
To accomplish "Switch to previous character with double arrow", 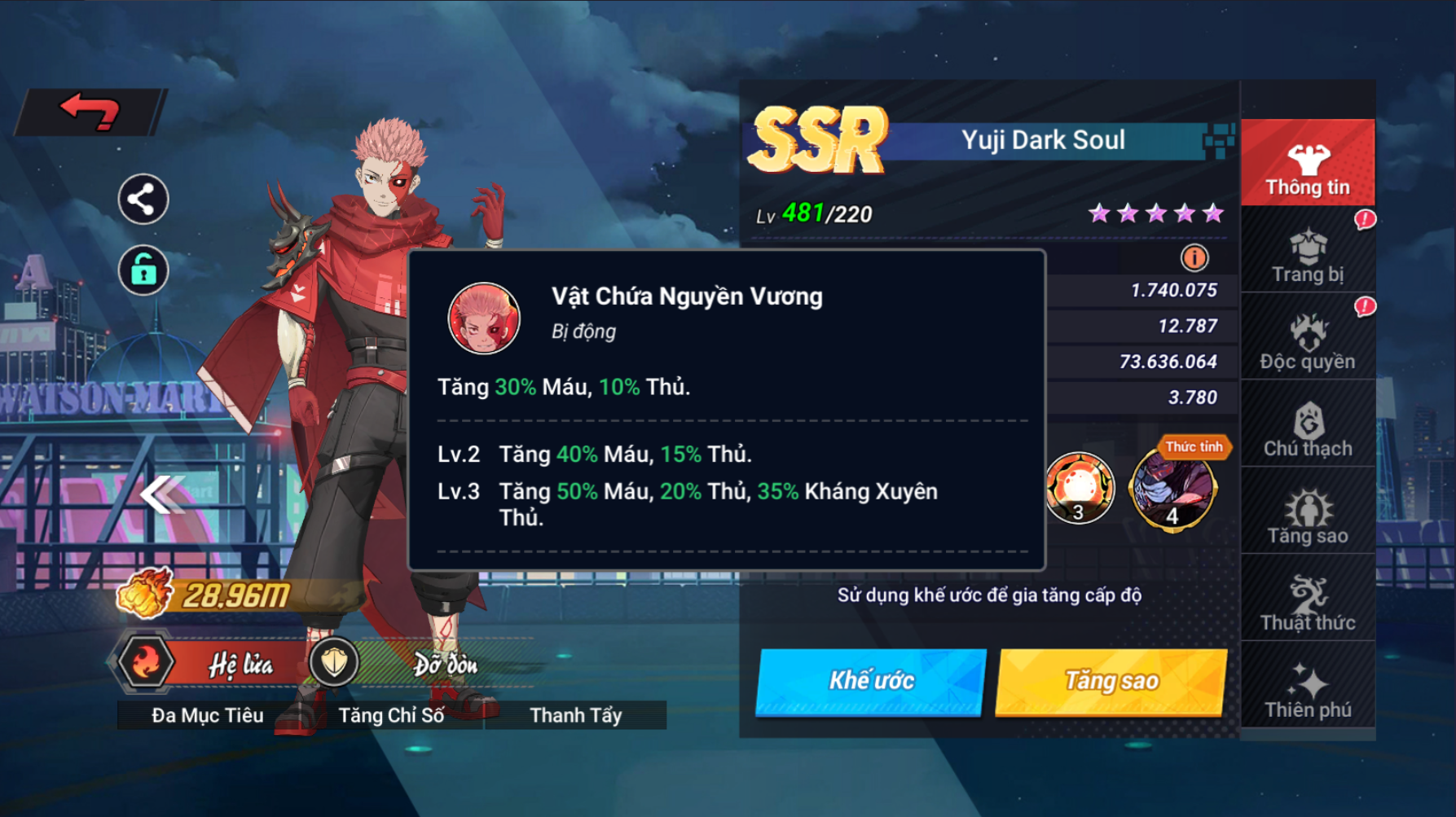I will click(161, 494).
